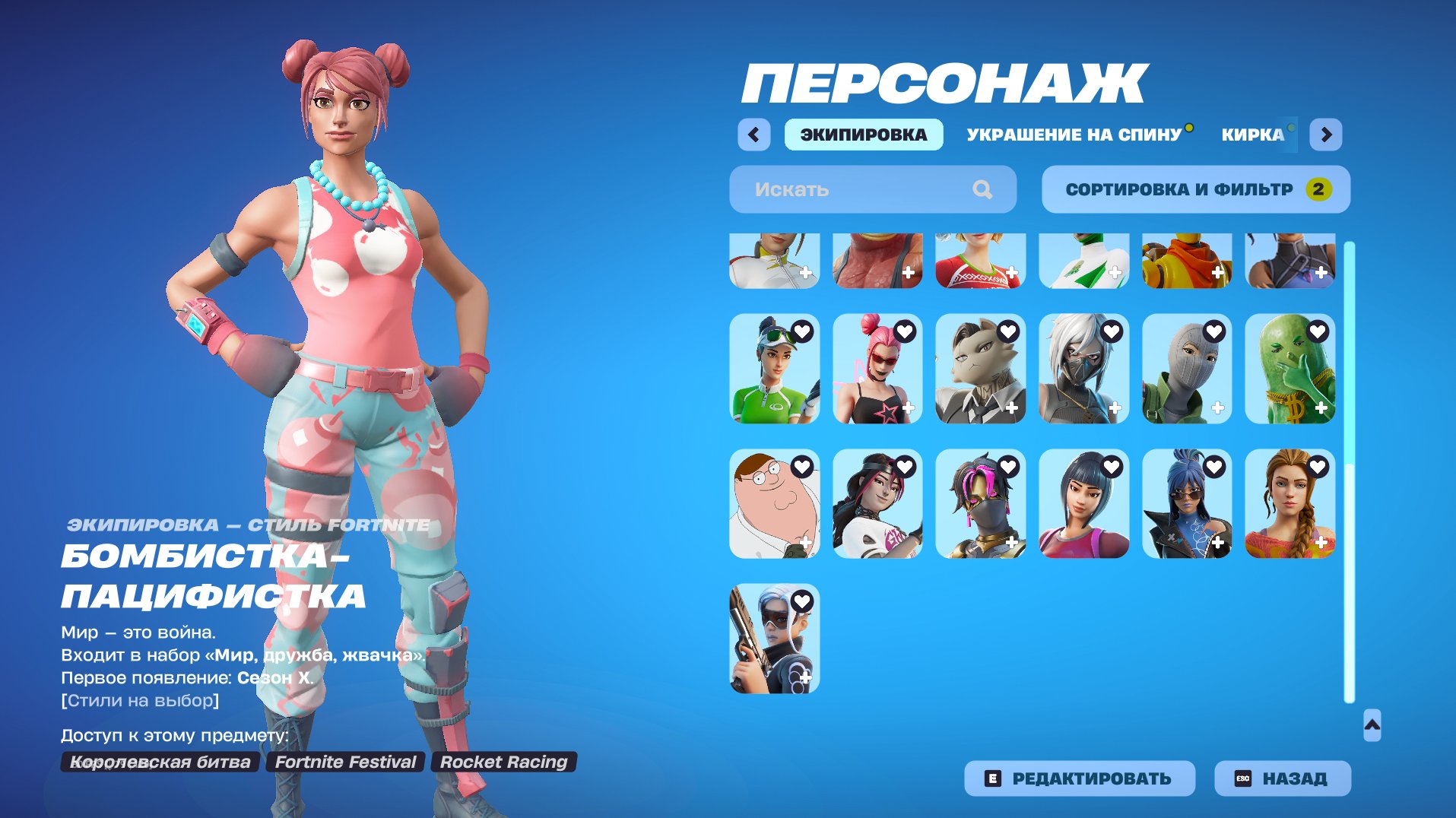Click the right chevron to scroll category tabs
1456x818 pixels.
(1327, 134)
